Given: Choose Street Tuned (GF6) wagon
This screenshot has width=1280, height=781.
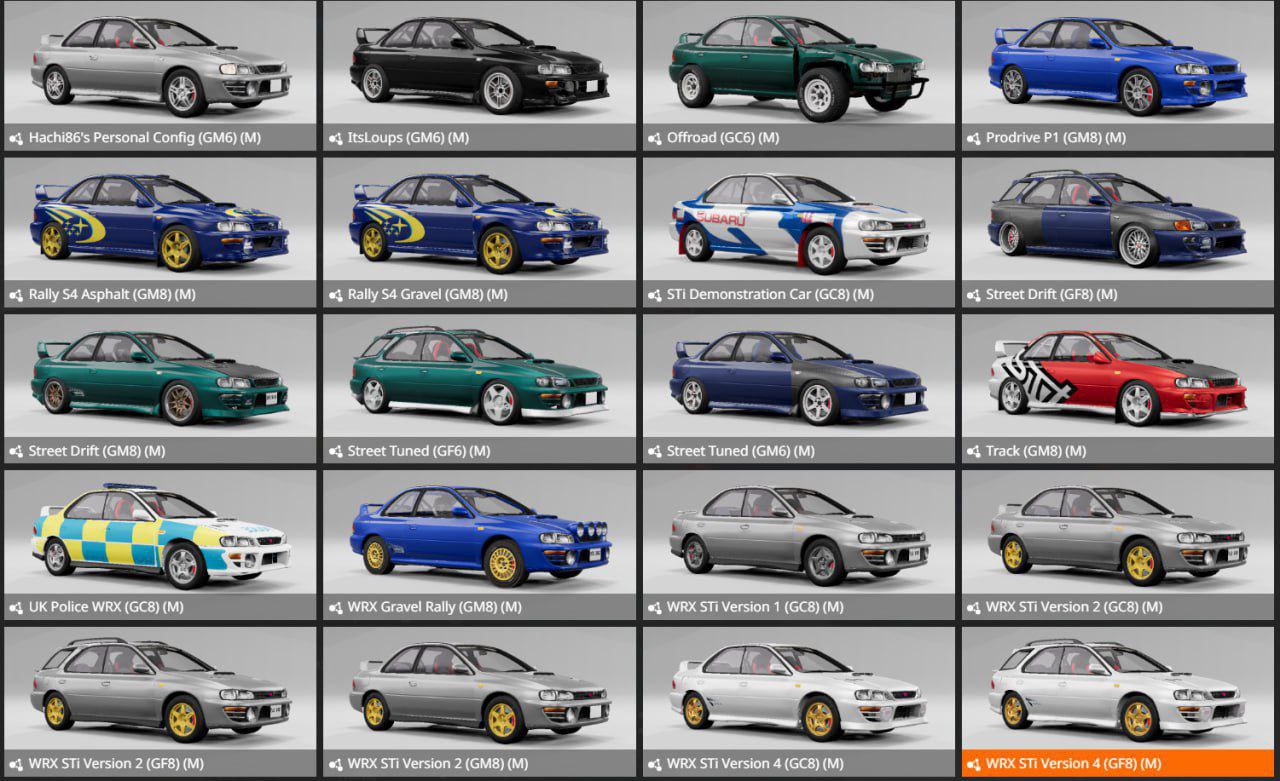Looking at the screenshot, I should click(x=479, y=388).
